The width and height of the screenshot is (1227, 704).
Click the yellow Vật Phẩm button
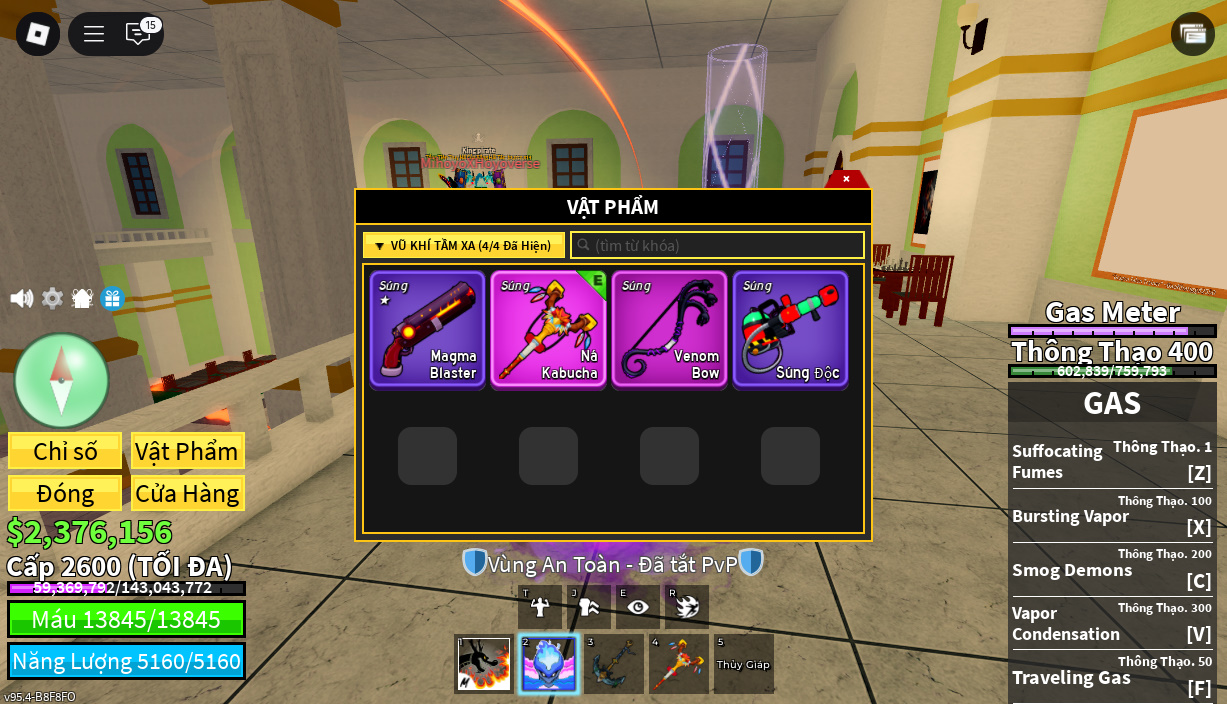(187, 451)
